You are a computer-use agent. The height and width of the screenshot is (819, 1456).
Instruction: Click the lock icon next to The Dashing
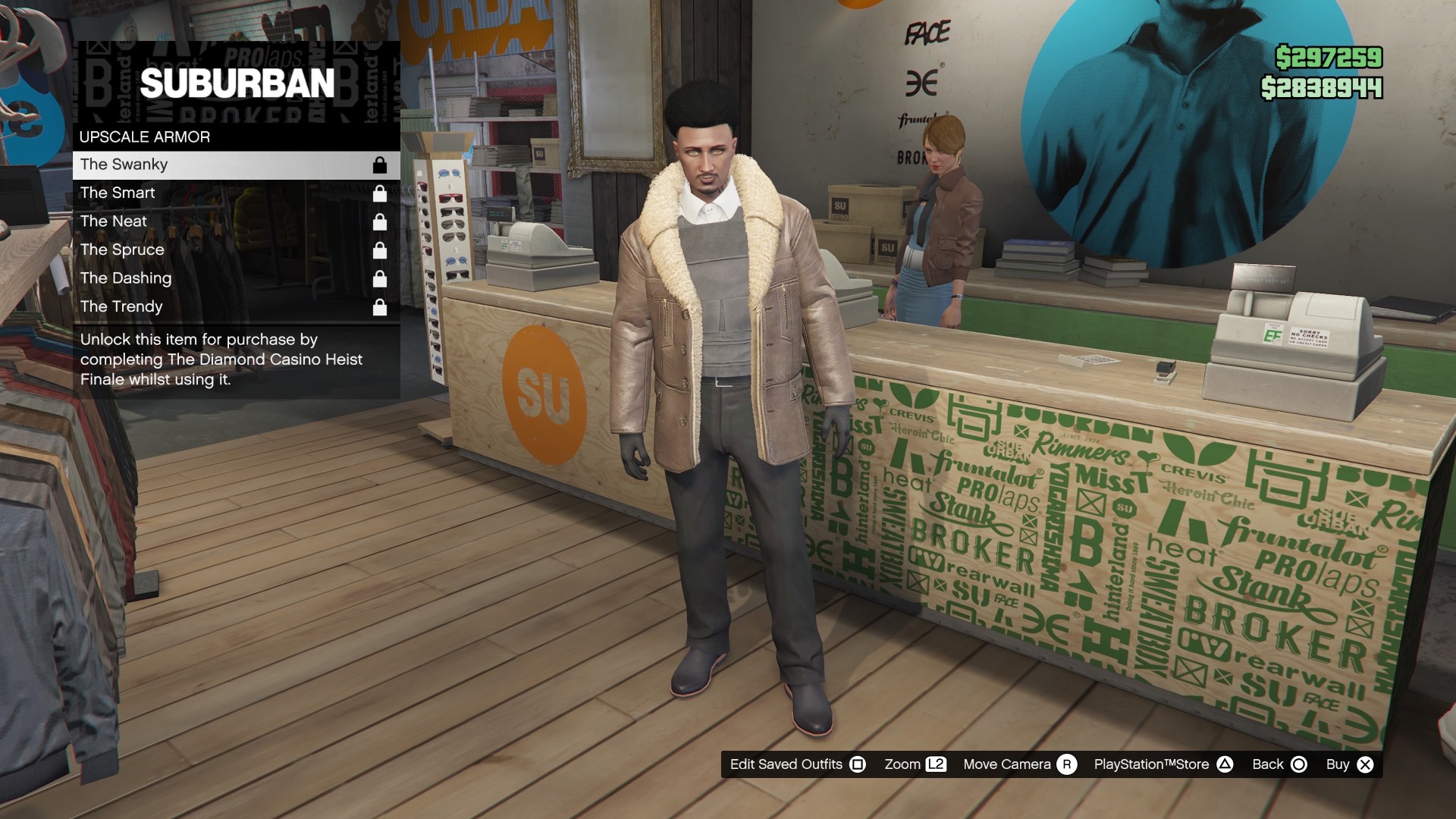[379, 278]
